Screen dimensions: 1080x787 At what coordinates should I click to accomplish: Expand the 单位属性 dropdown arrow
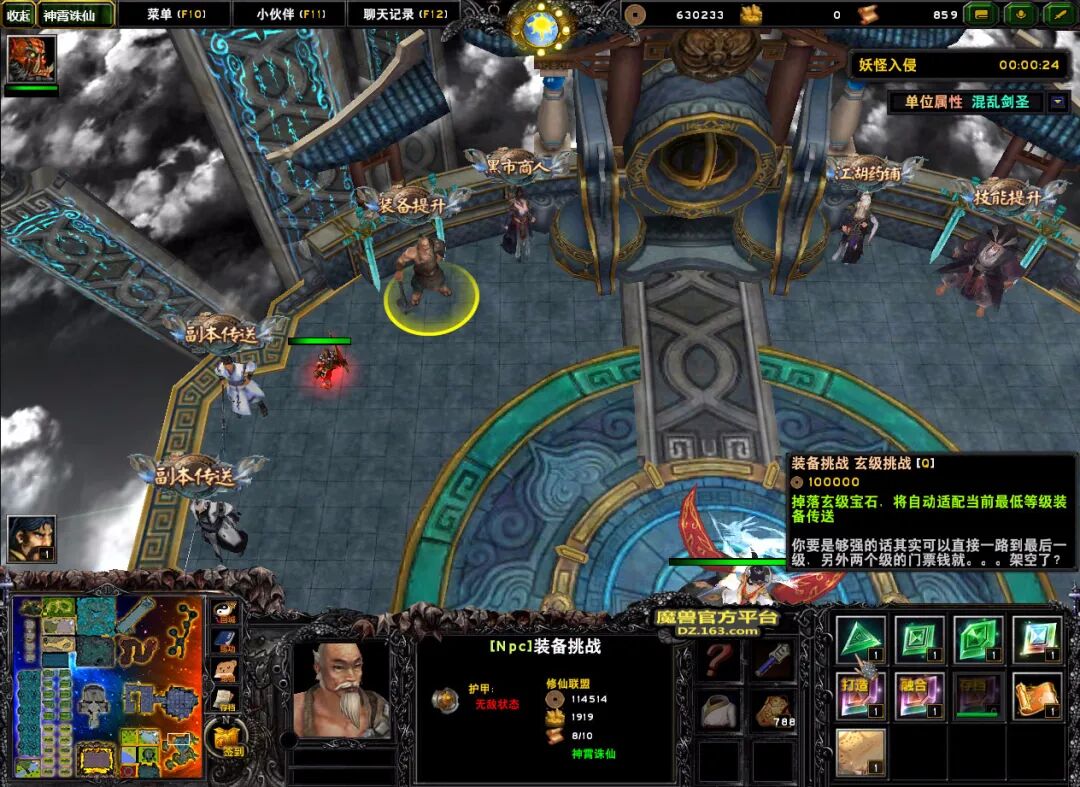coord(1058,102)
